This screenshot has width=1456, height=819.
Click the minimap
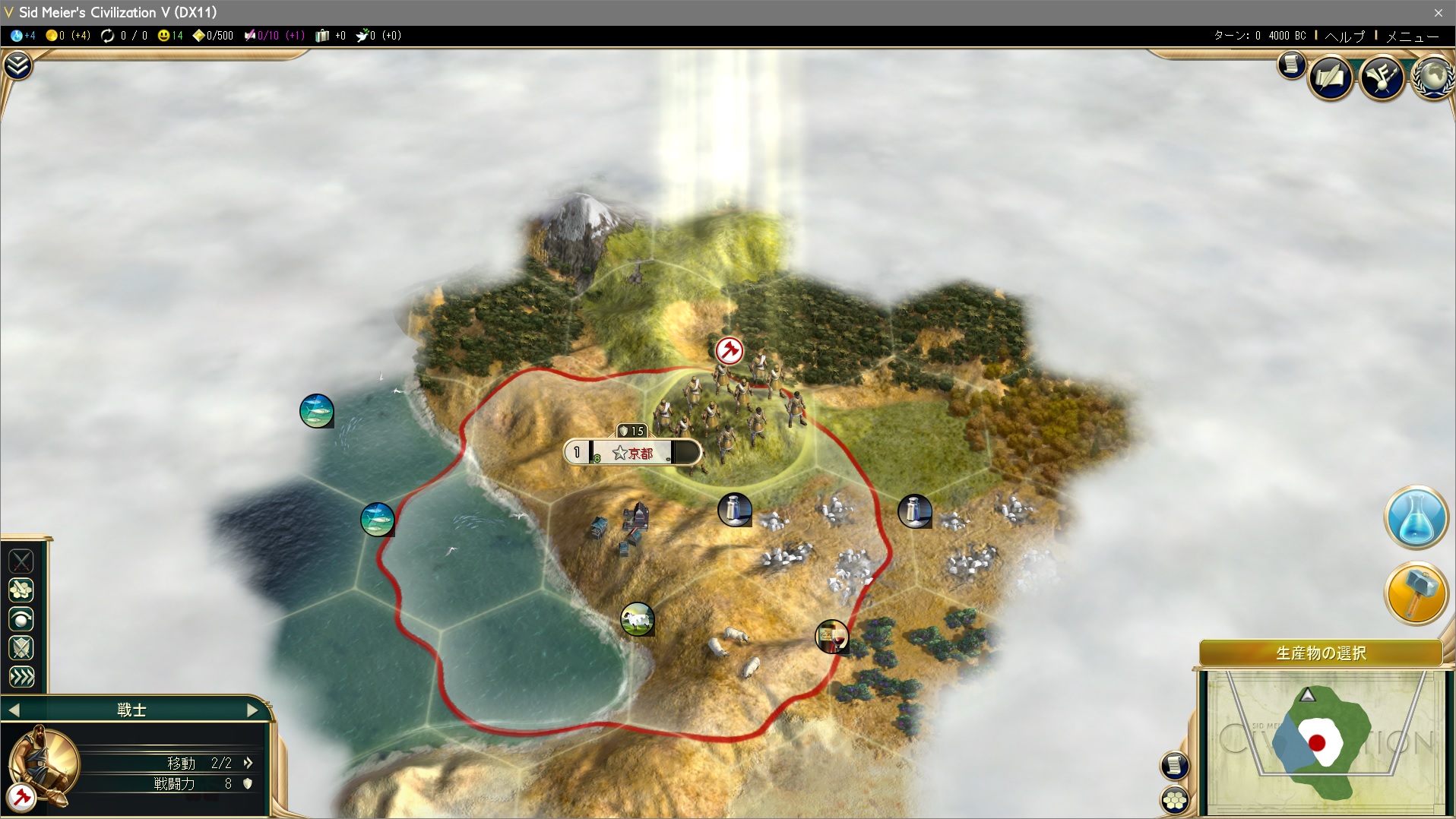click(x=1322, y=741)
